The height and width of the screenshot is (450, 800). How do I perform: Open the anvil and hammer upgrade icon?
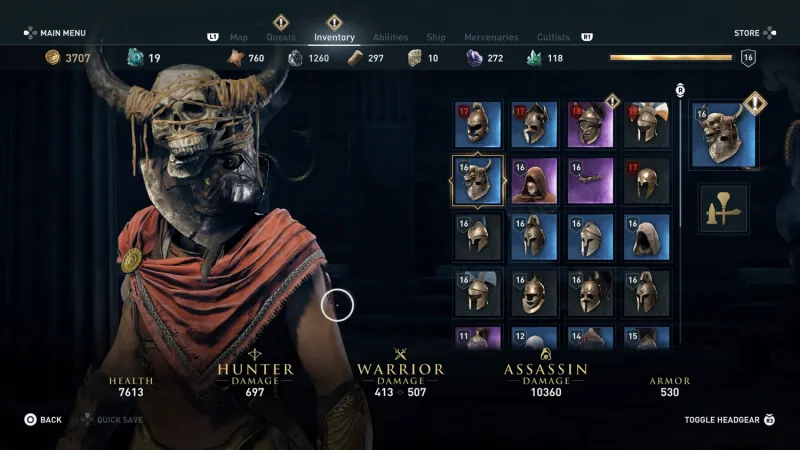click(724, 208)
